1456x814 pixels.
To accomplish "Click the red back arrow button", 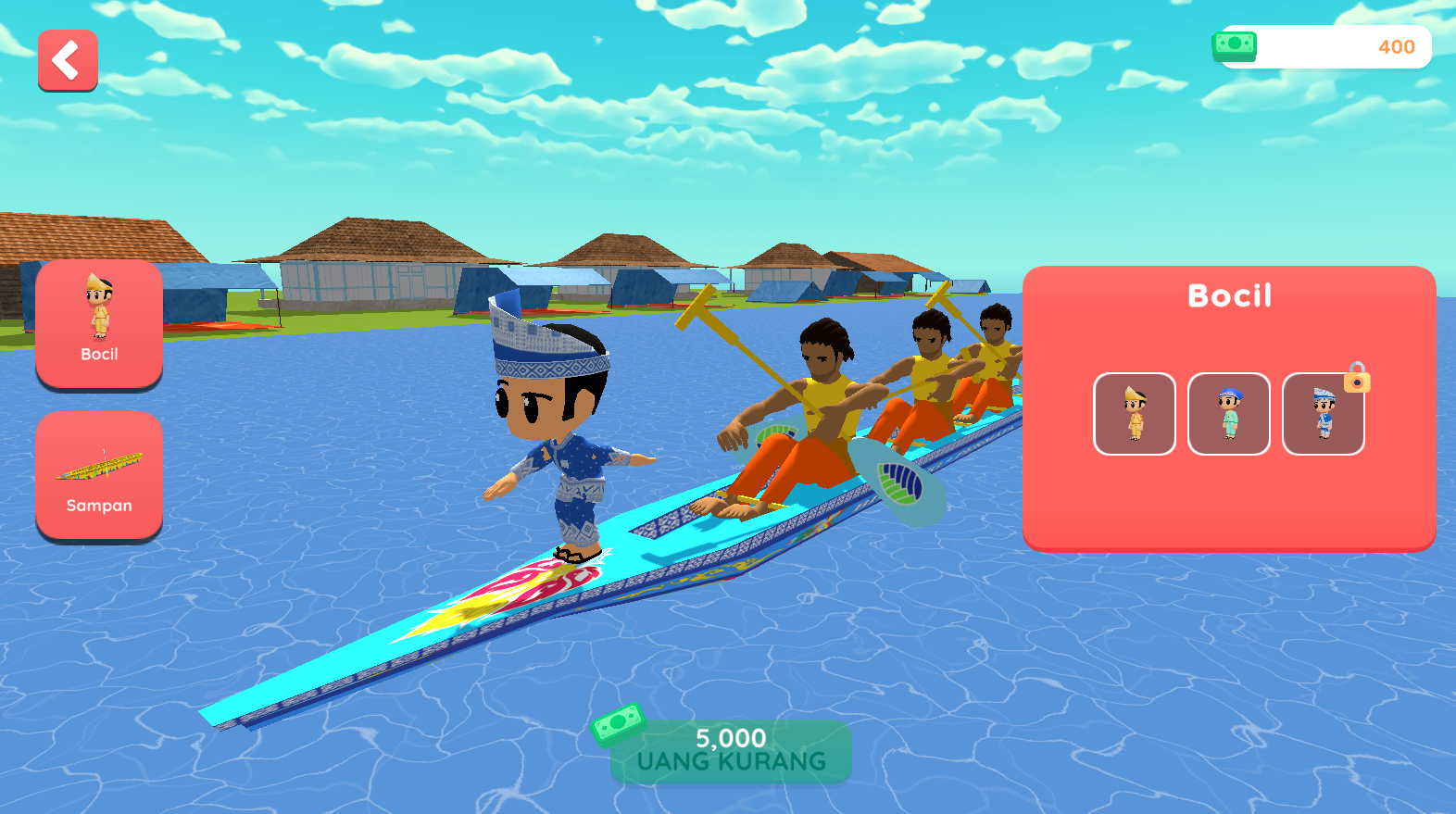I will (x=67, y=61).
